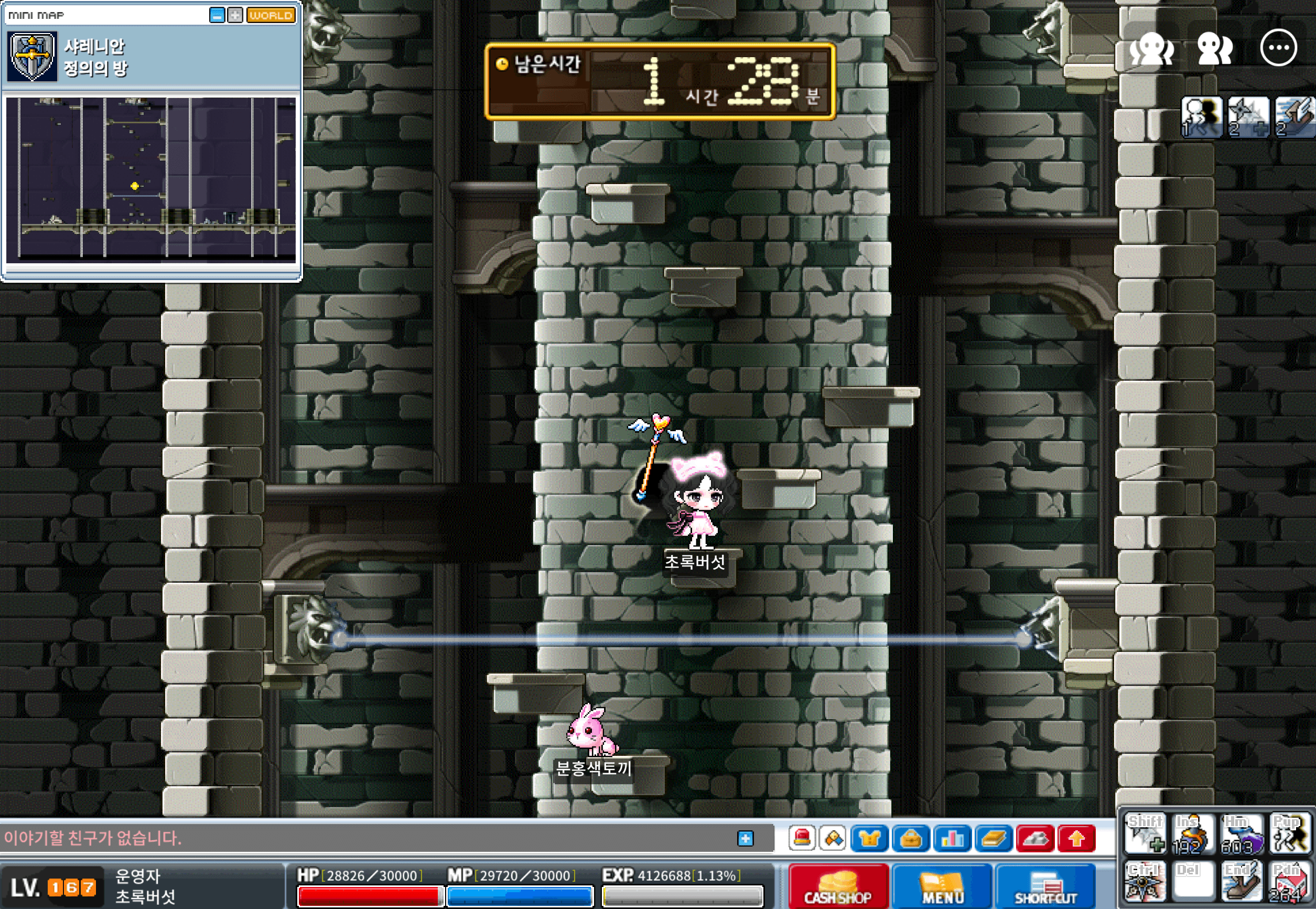The image size is (1316, 909).
Task: Open the game Menu
Action: pos(942,887)
